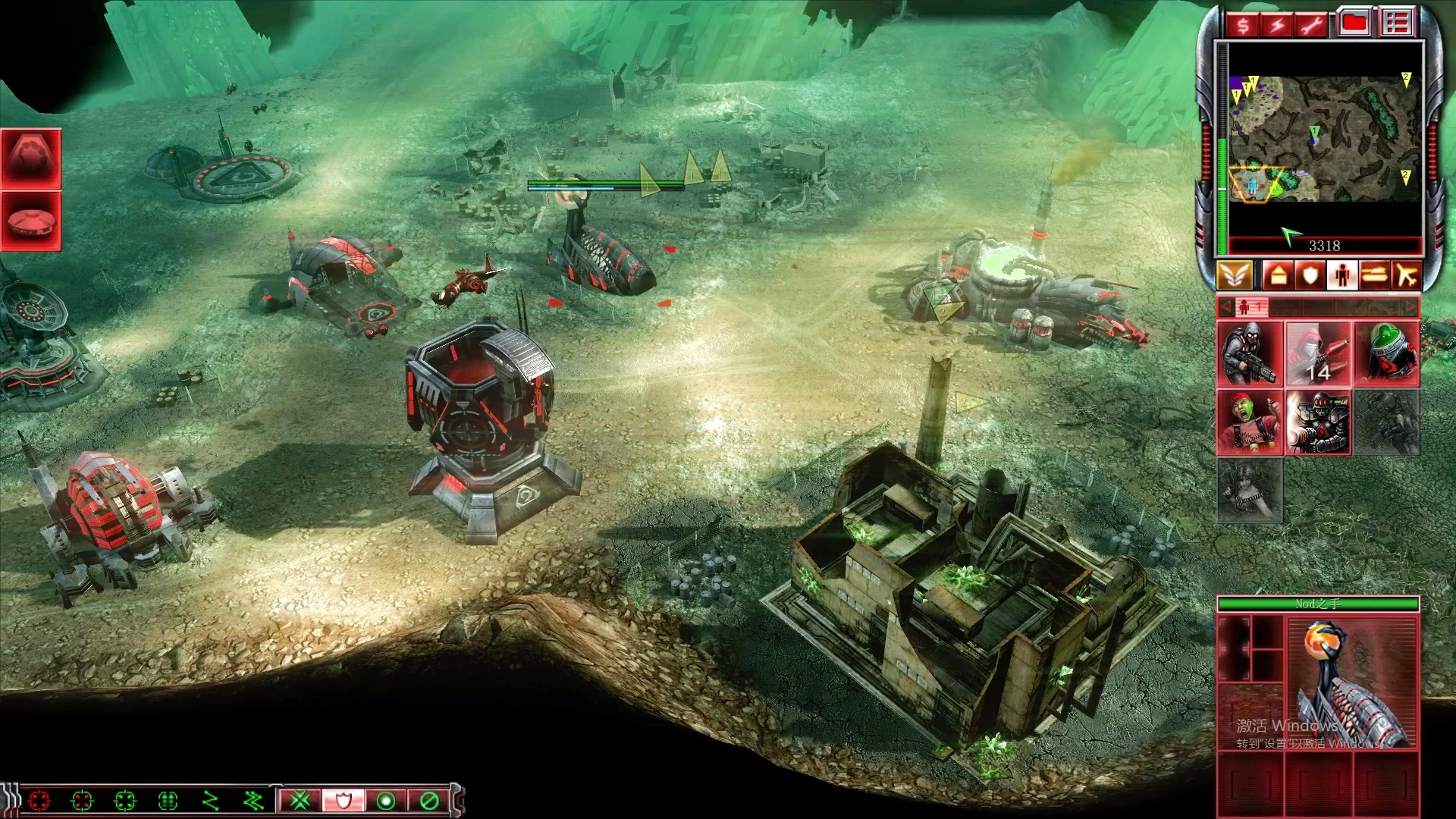Switch to the structures production tab

click(x=1278, y=275)
